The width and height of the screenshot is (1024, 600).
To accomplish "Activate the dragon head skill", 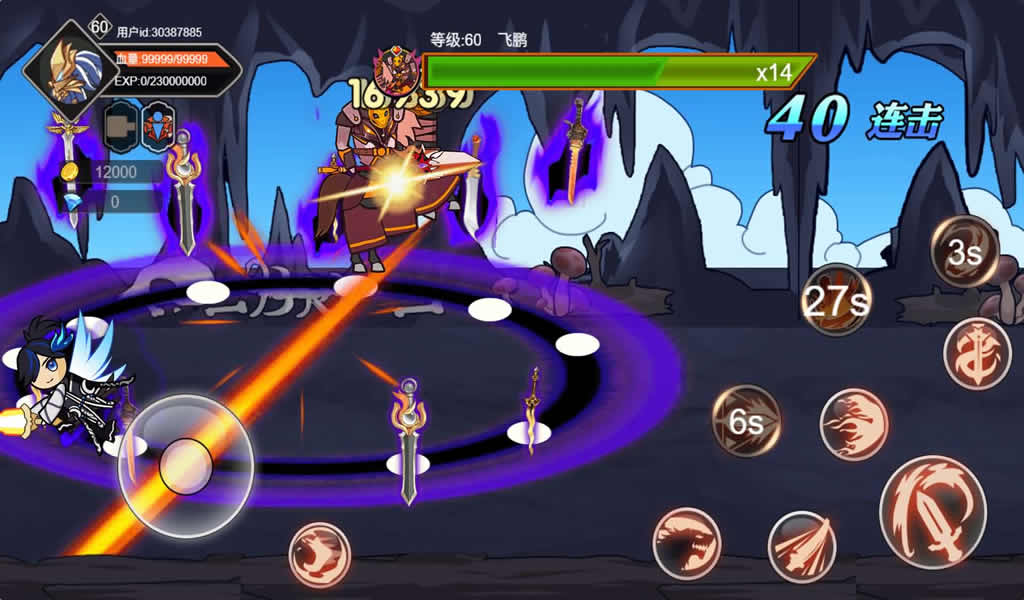I will [687, 544].
